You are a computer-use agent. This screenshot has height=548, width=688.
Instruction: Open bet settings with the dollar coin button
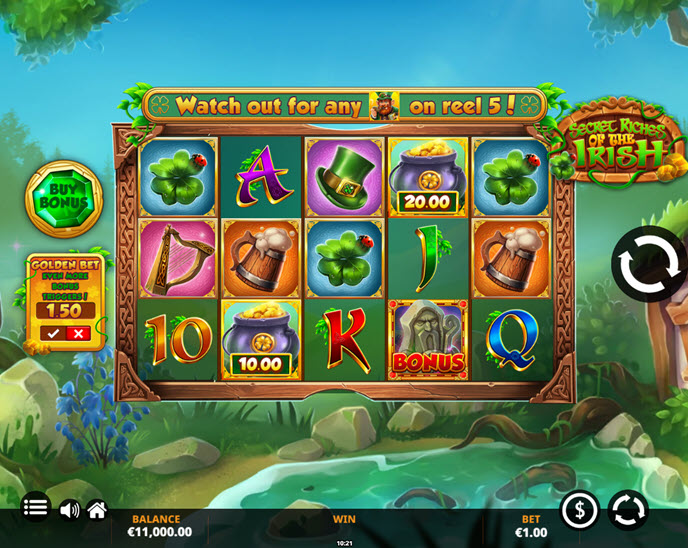pyautogui.click(x=580, y=510)
